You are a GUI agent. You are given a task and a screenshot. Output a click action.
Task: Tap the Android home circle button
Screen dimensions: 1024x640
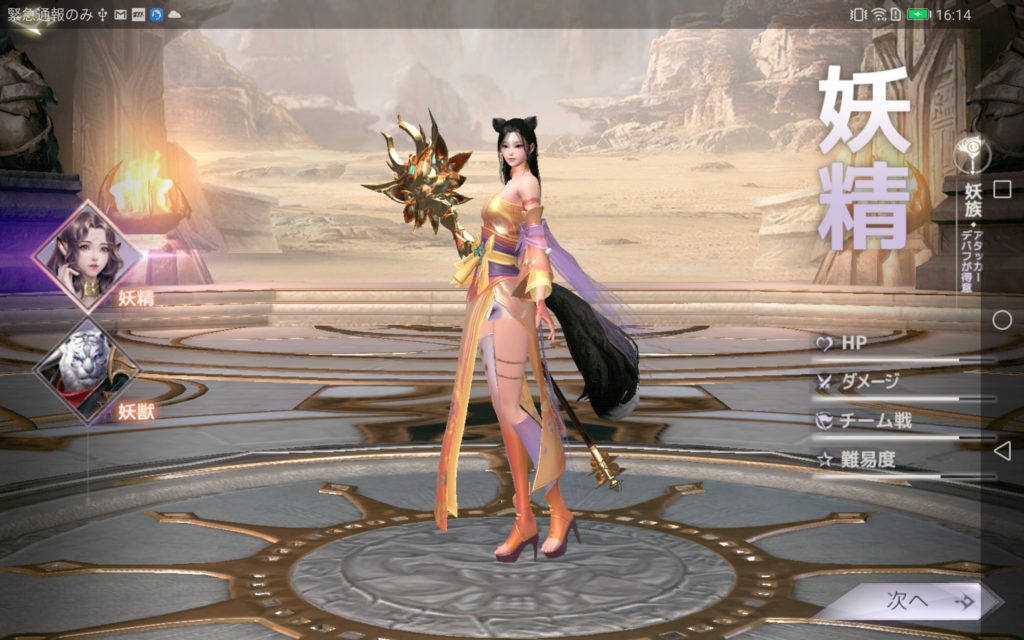(x=1001, y=320)
